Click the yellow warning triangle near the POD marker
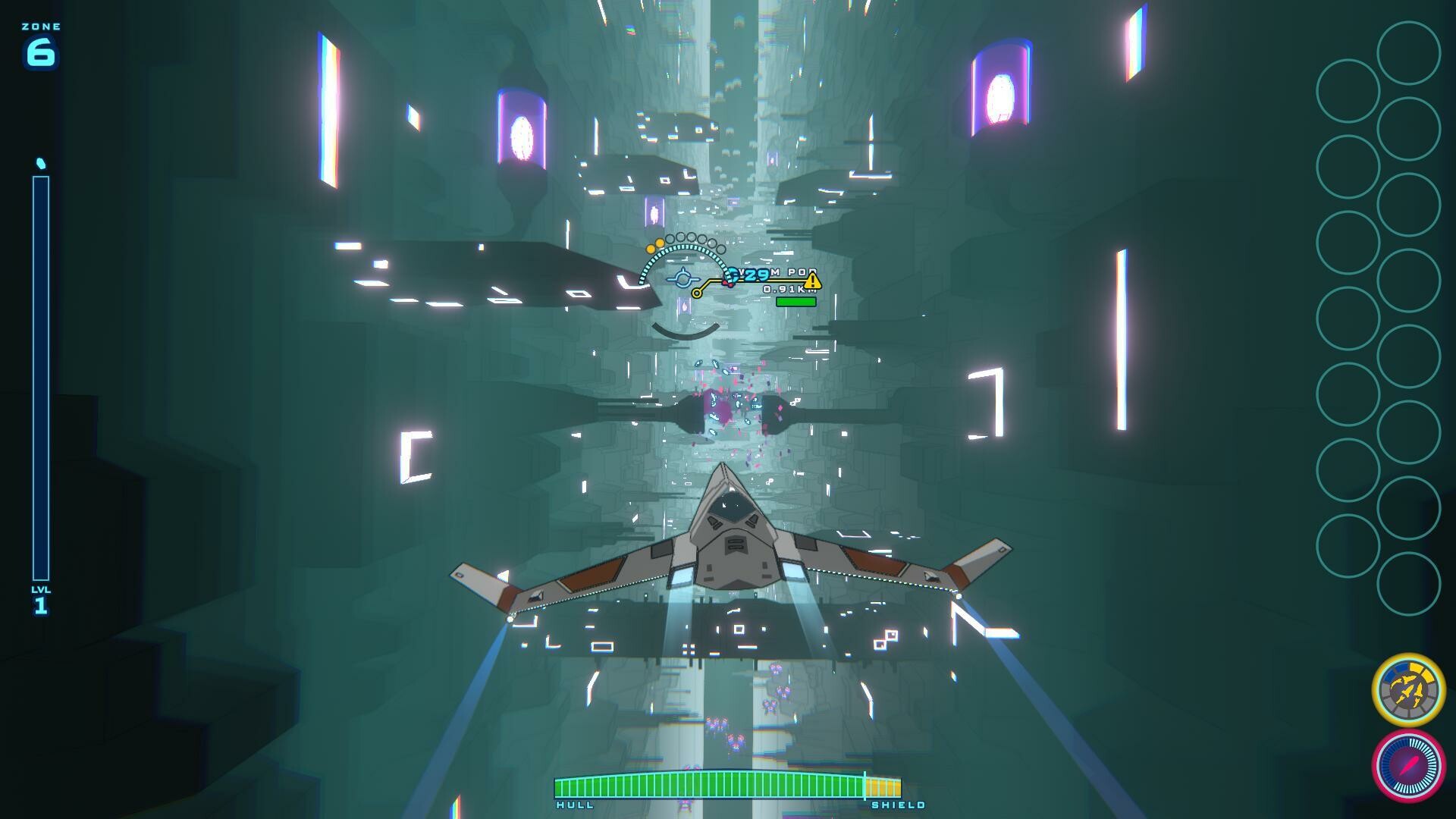Viewport: 1456px width, 819px height. 813,282
